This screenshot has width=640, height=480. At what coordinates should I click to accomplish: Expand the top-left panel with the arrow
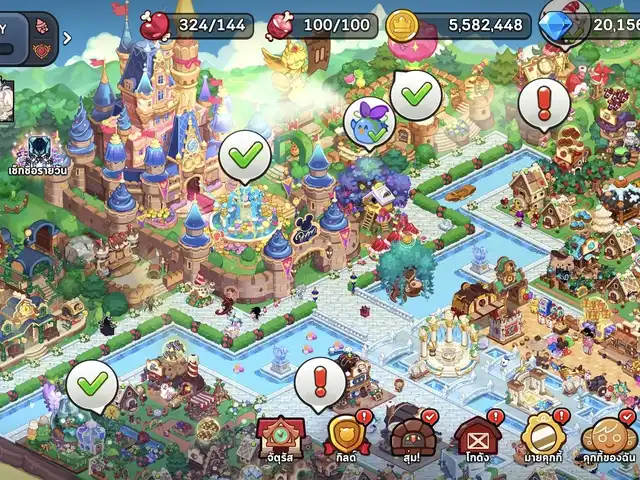[x=67, y=39]
